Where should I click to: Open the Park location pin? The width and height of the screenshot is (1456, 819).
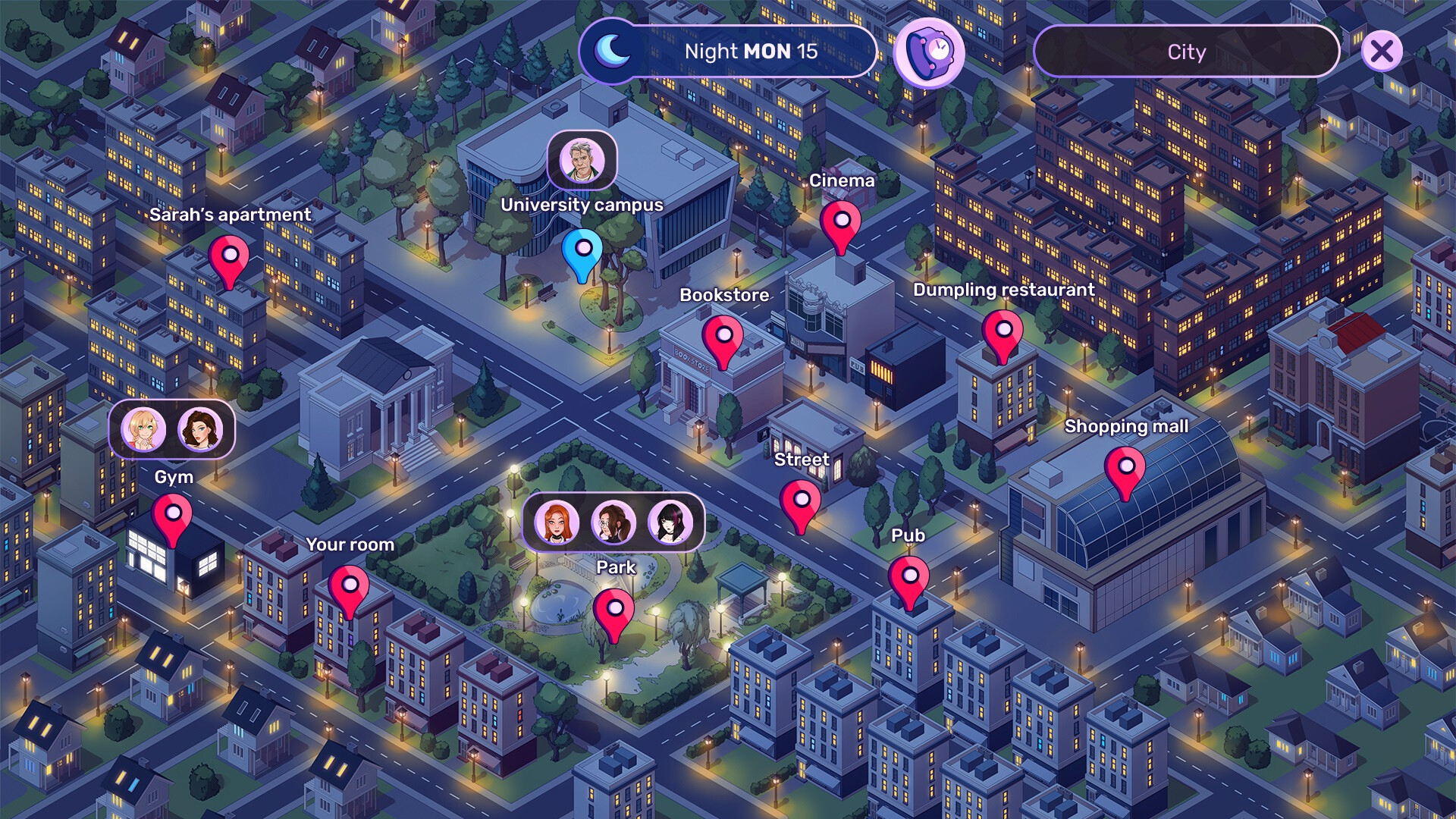point(613,610)
